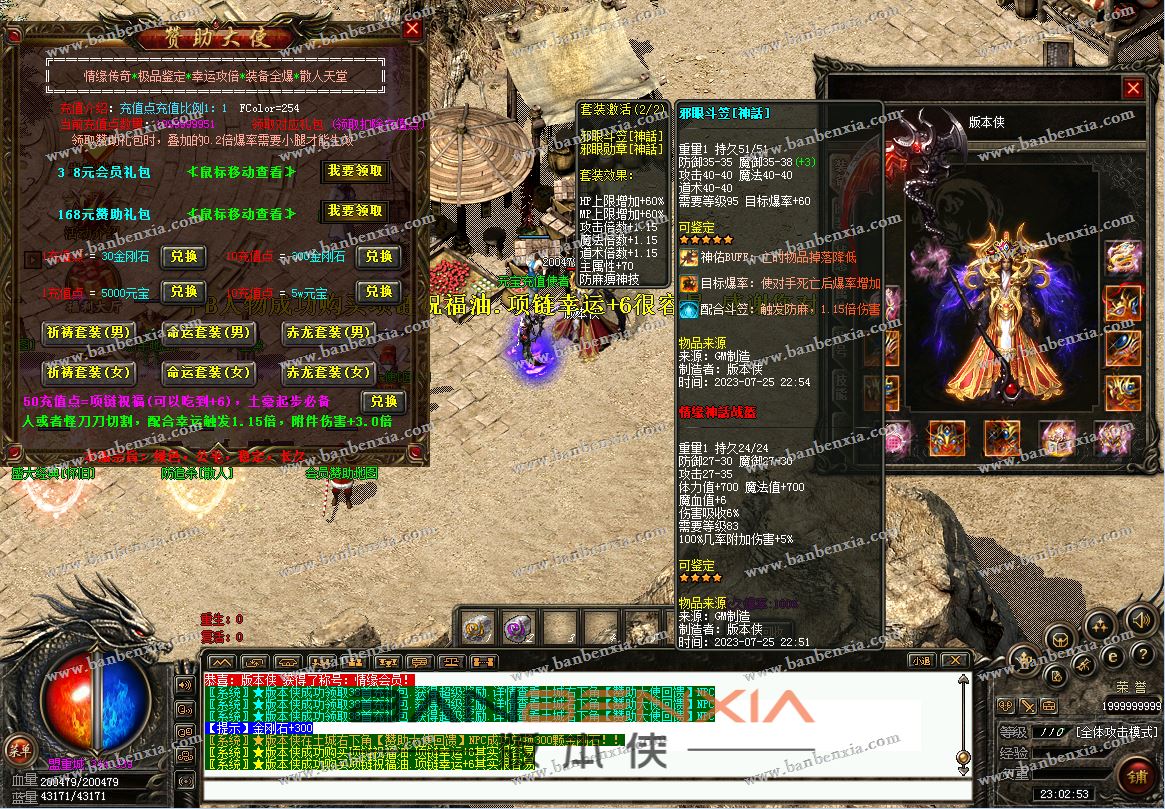Image resolution: width=1165 pixels, height=809 pixels.
Task: Open the 菜单 round button by the orb
Action: (x=18, y=748)
